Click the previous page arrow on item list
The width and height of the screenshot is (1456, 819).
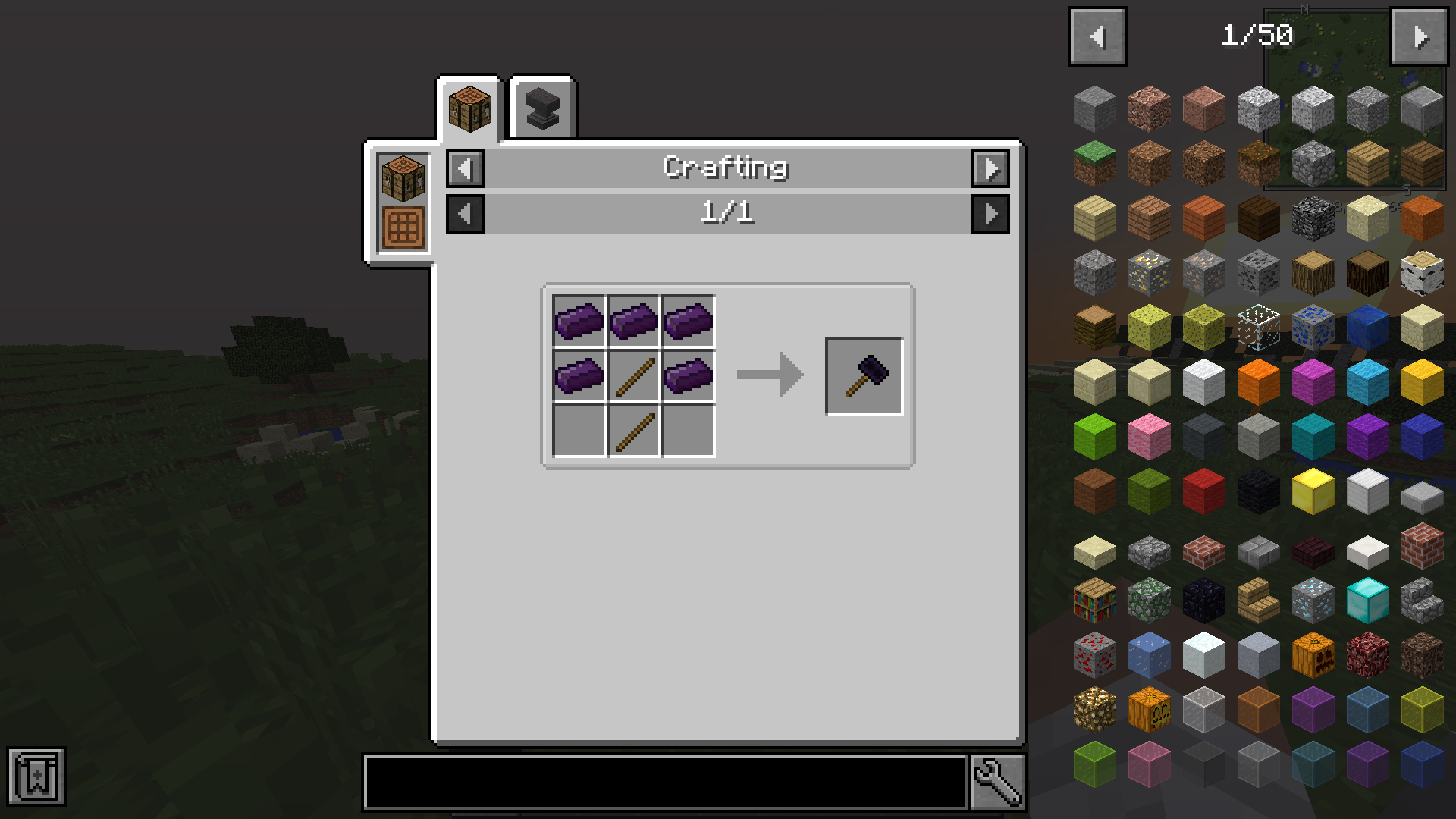coord(1097,35)
